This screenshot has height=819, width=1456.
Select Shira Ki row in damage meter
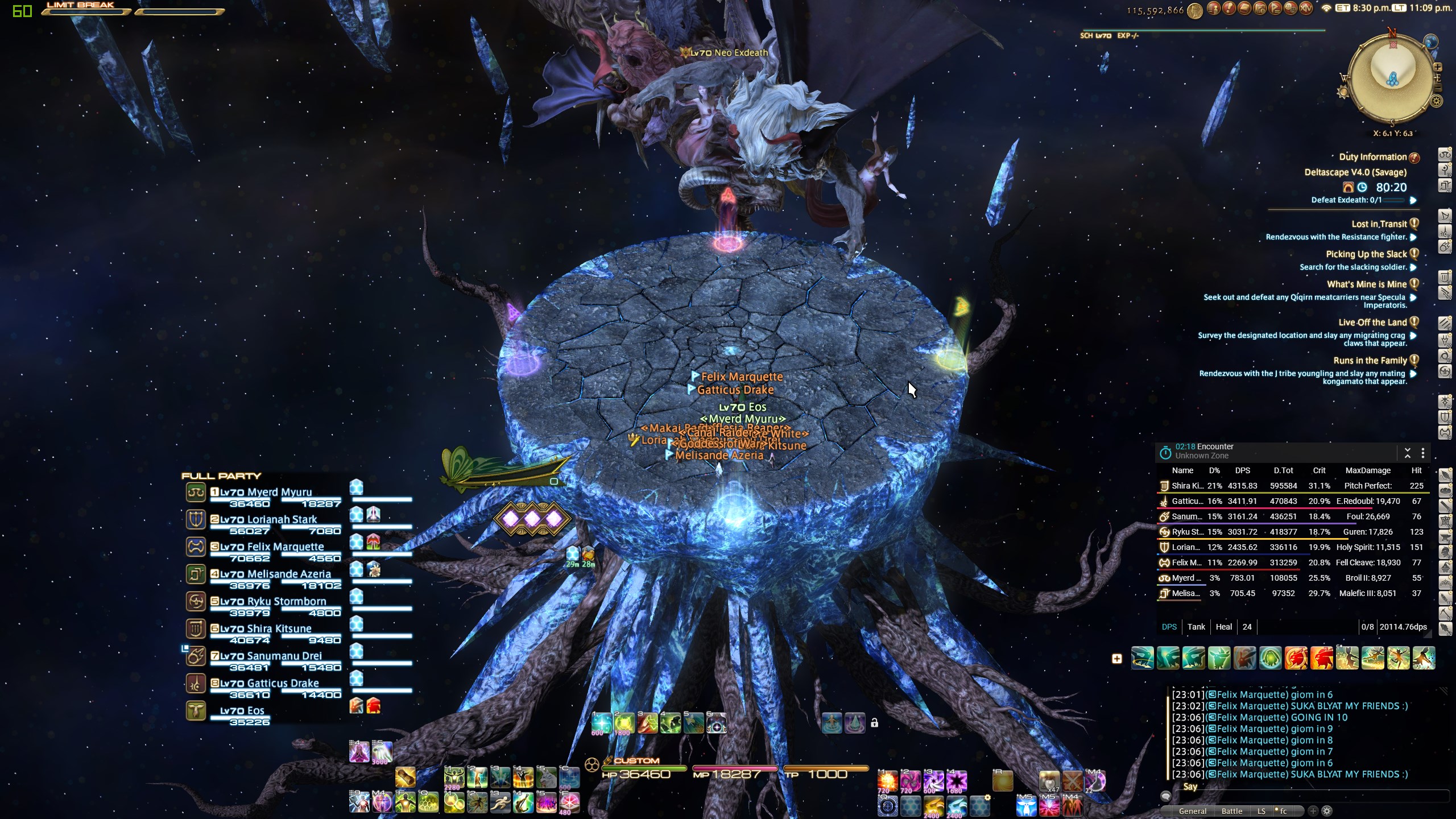pyautogui.click(x=1291, y=486)
